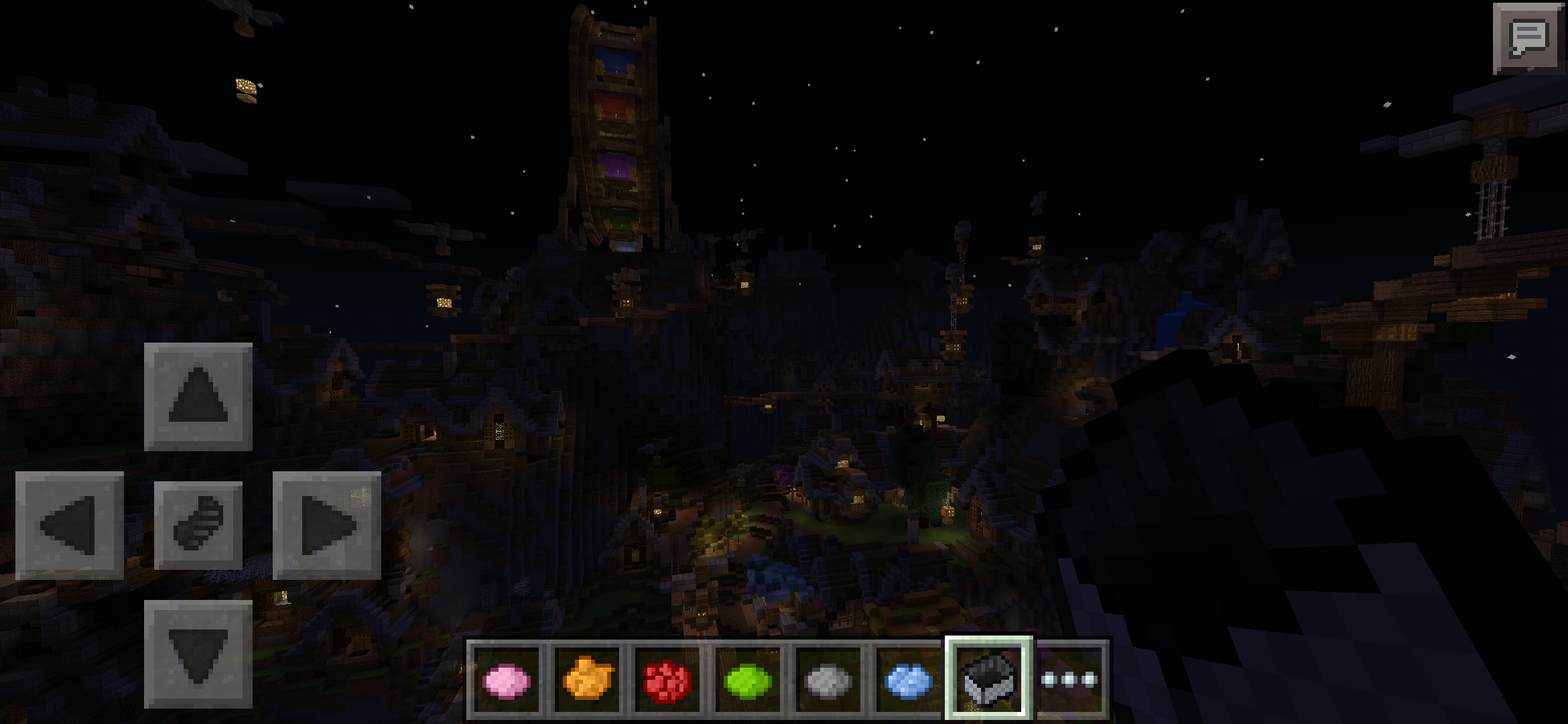
Task: Tap the move forward arrow
Action: click(198, 397)
